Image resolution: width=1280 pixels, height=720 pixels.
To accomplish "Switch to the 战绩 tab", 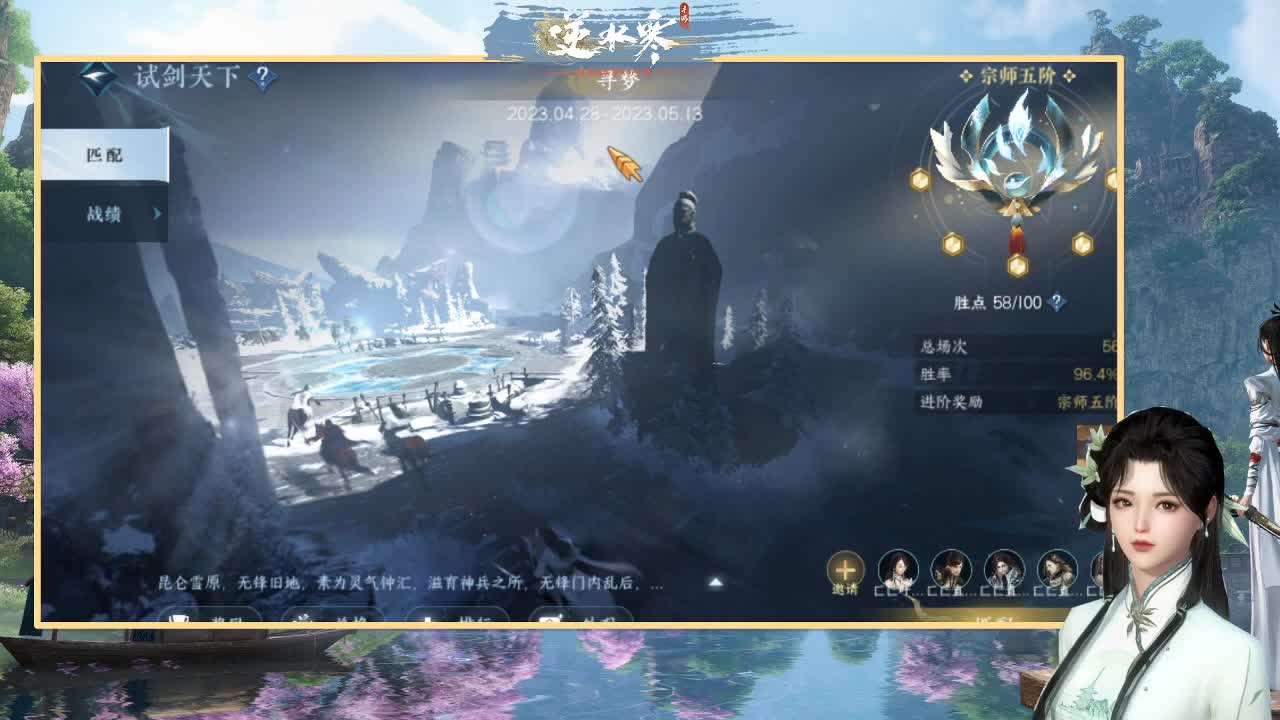I will click(x=105, y=212).
